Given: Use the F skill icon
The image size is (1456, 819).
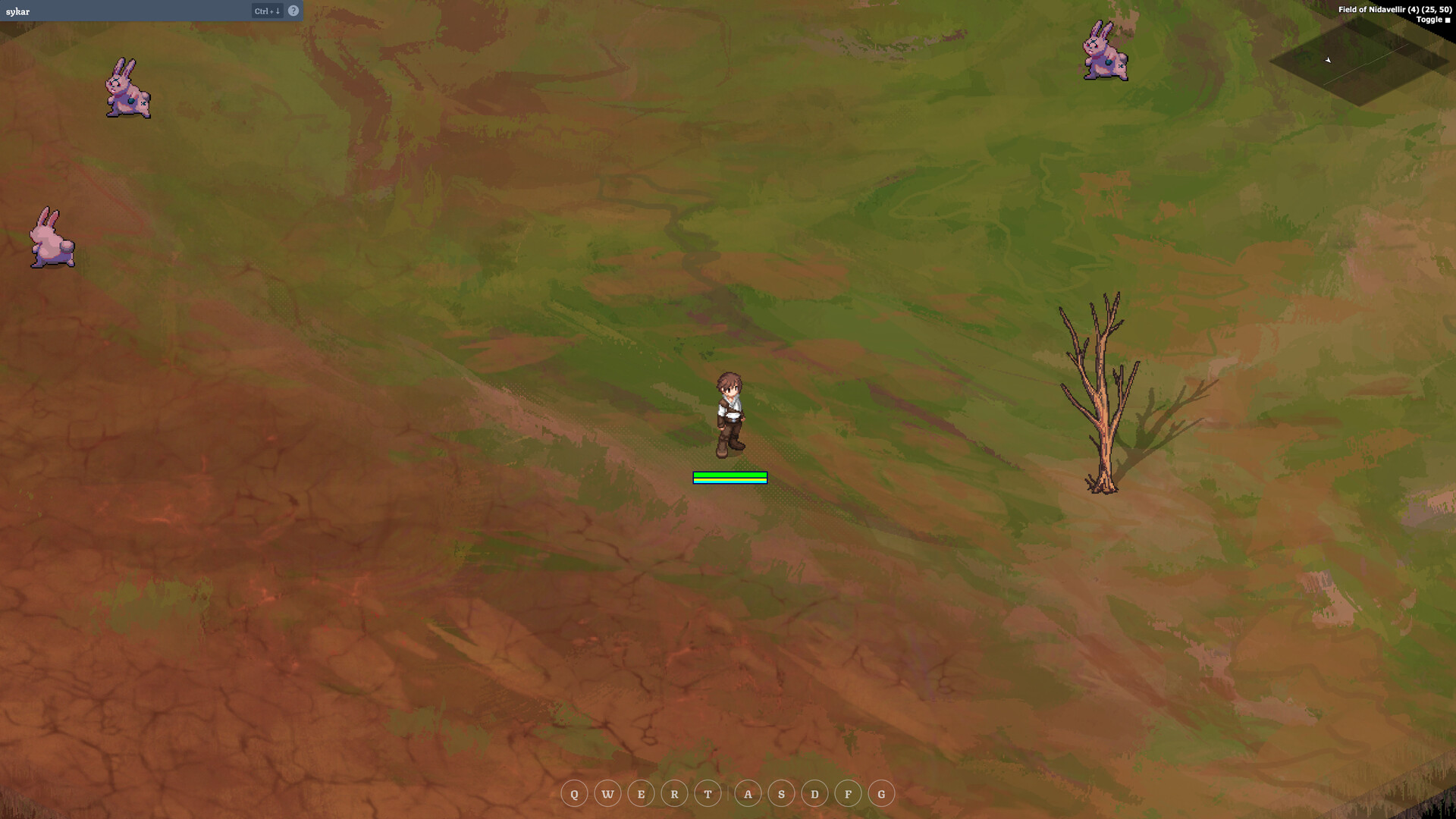Looking at the screenshot, I should click(848, 793).
